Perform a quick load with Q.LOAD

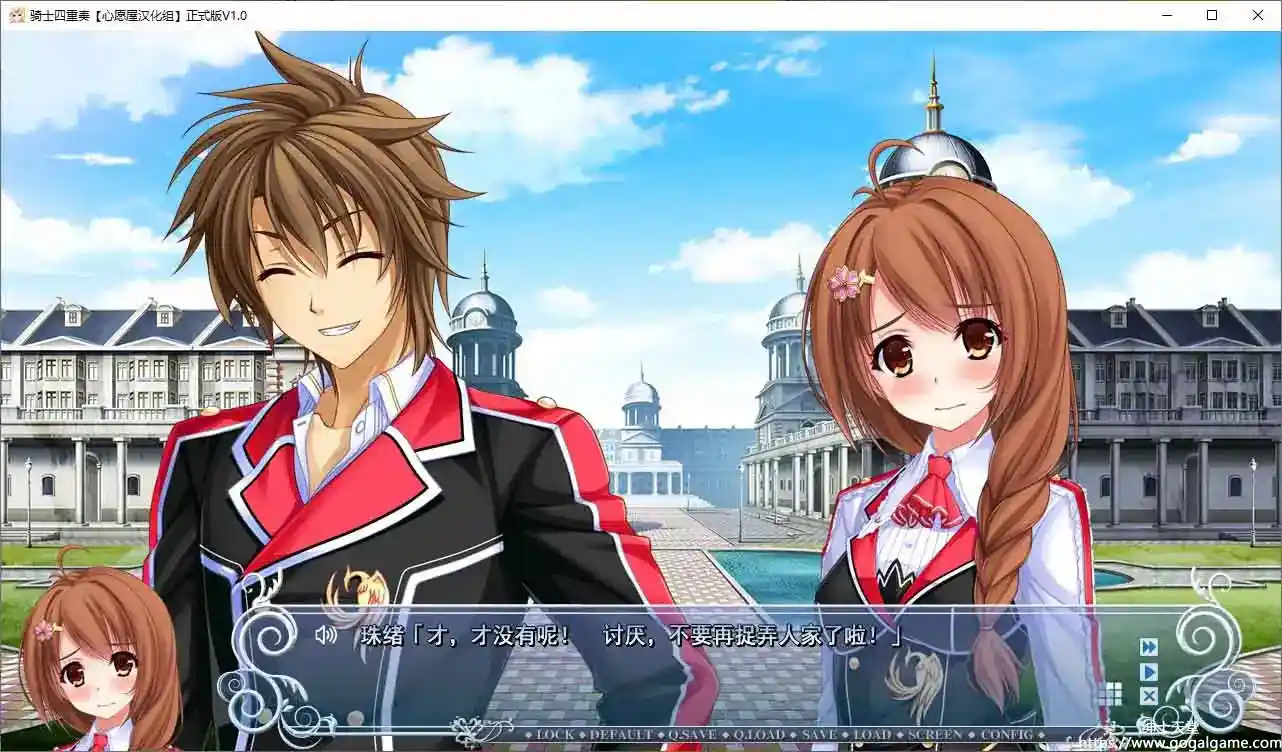[x=760, y=735]
